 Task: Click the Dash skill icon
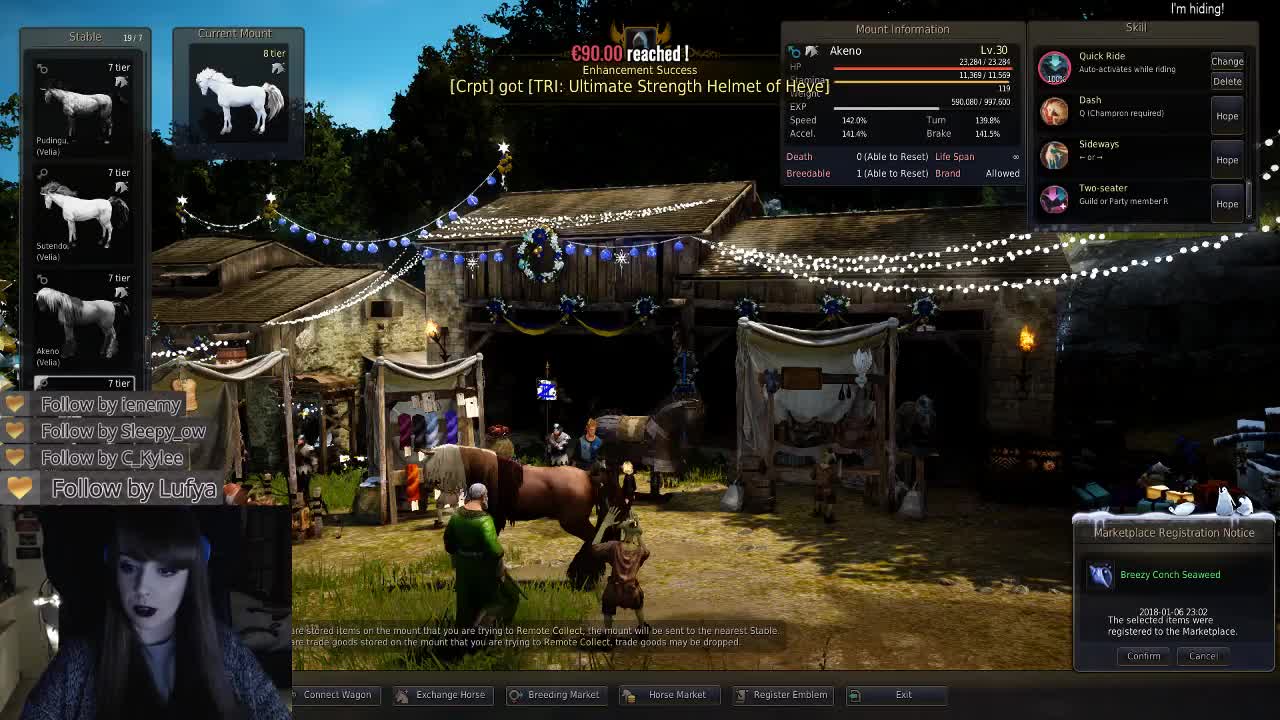click(1054, 111)
